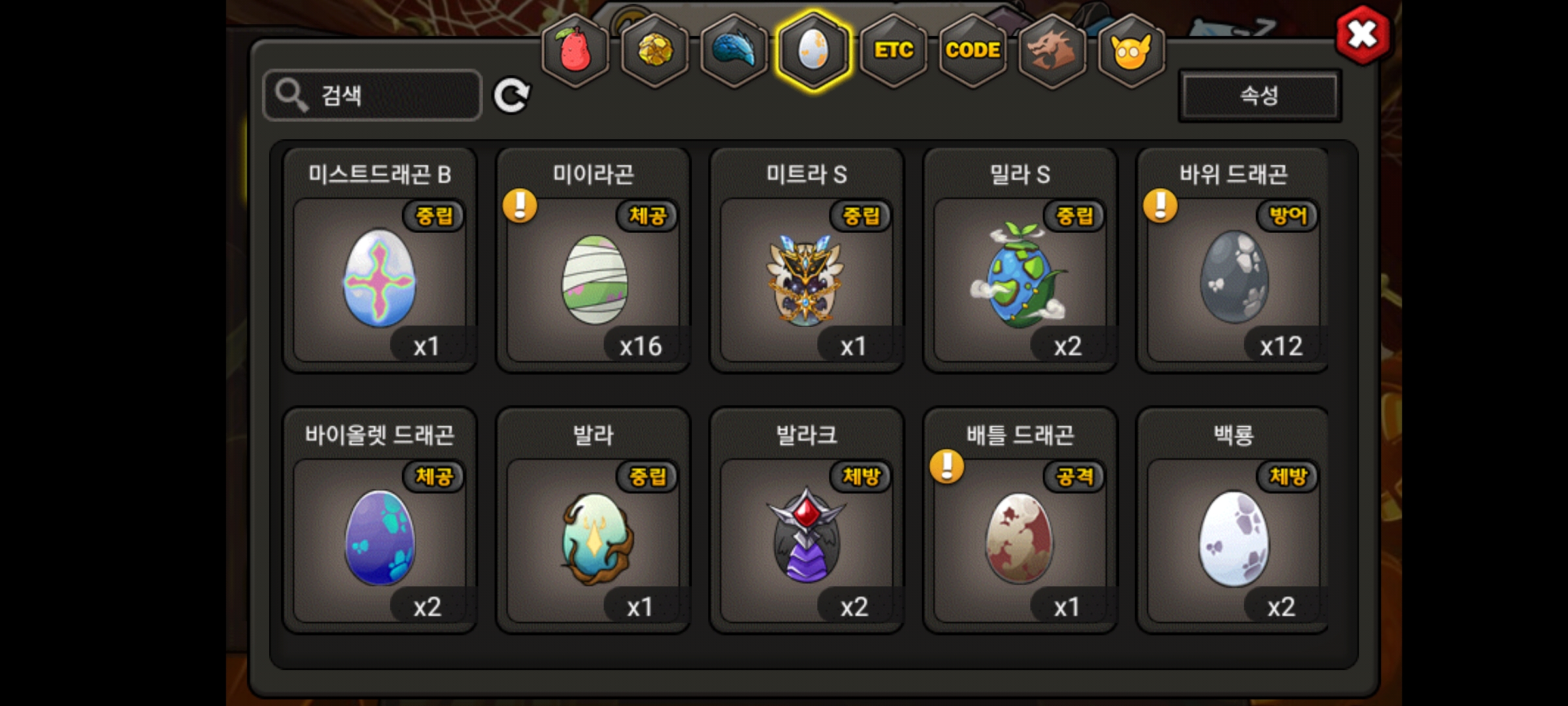Open the gold nugget tab
The height and width of the screenshot is (706, 1568).
tap(655, 50)
